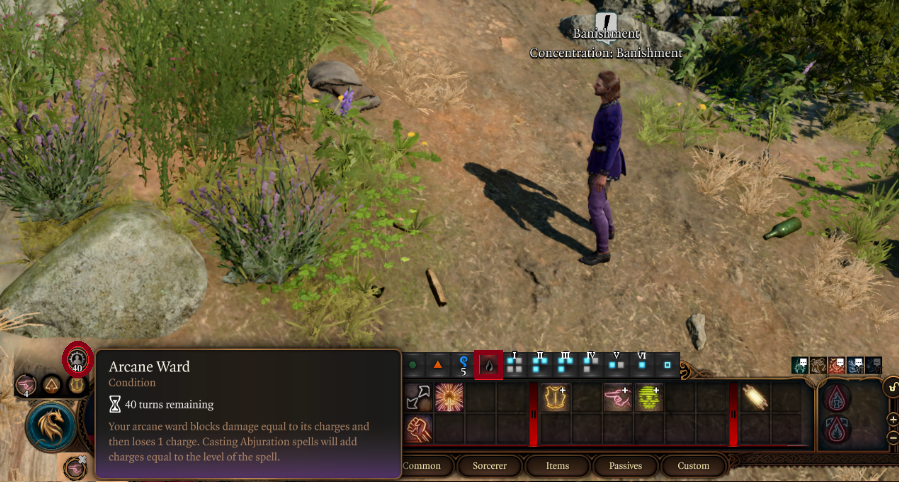Activate the crossed arrows weapon action
Screen dimensions: 899x482
click(x=417, y=398)
